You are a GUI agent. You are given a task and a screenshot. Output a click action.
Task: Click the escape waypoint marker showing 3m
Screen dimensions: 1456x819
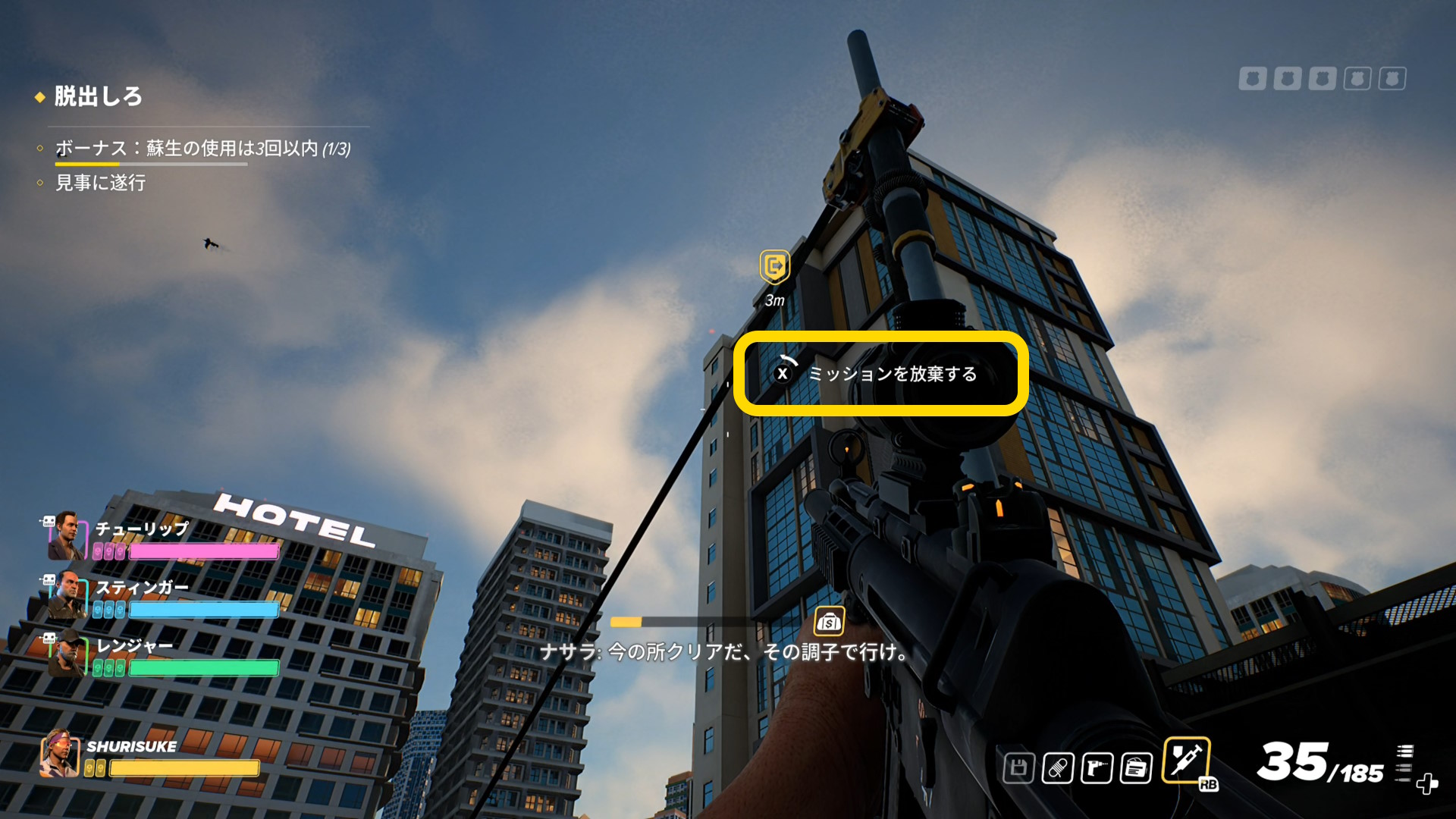(774, 267)
